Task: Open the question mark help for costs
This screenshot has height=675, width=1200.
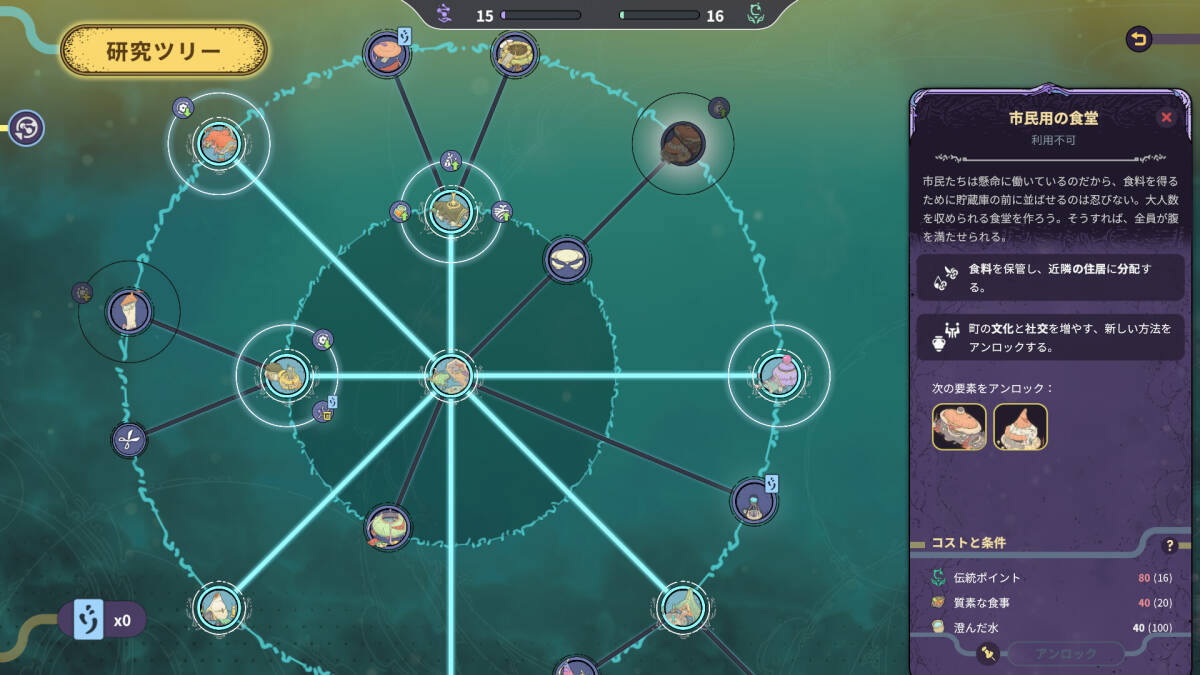Action: (1169, 546)
